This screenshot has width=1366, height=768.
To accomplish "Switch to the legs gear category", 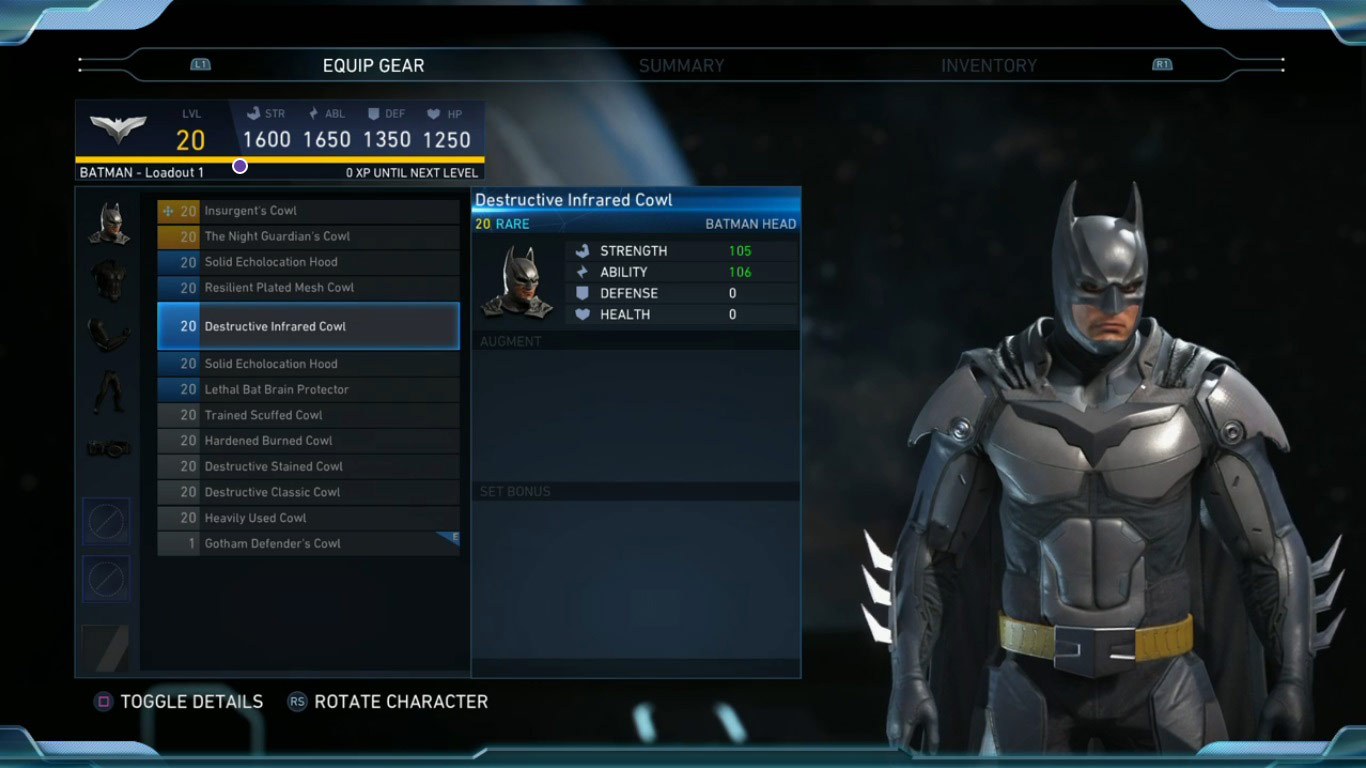I will [x=108, y=392].
